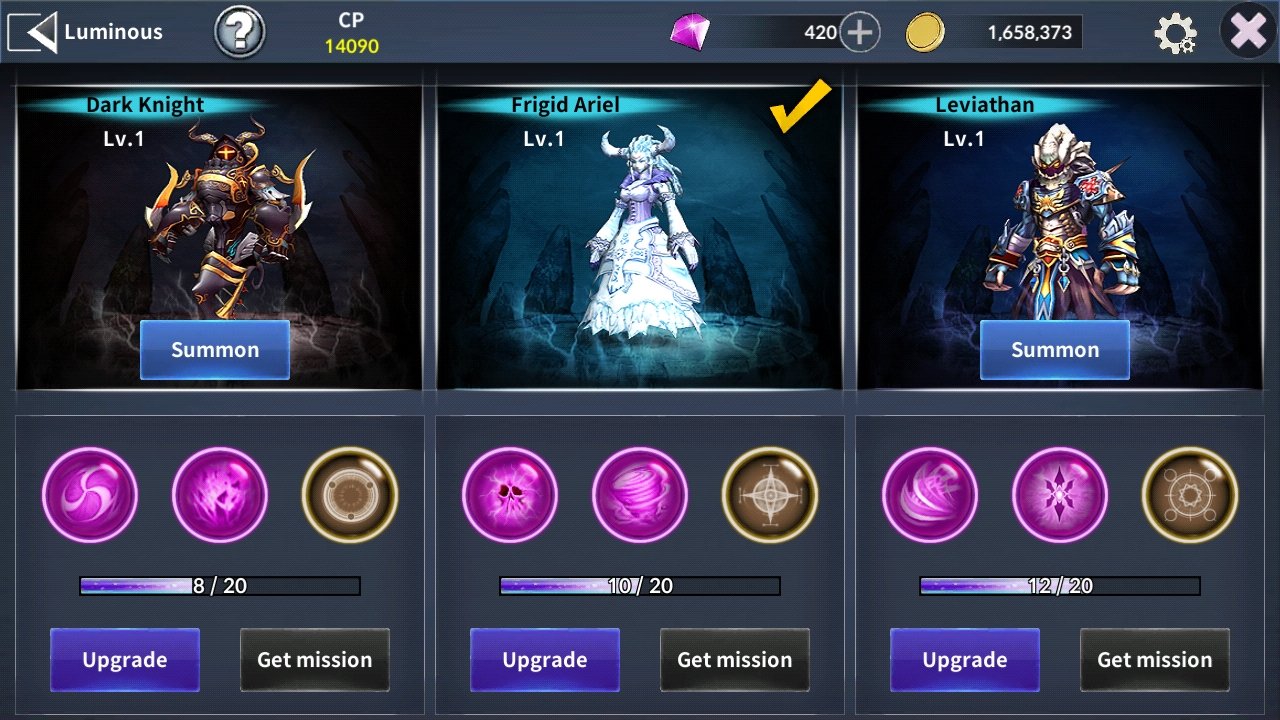Summon the Leviathan
The width and height of the screenshot is (1280, 720).
pos(1055,350)
